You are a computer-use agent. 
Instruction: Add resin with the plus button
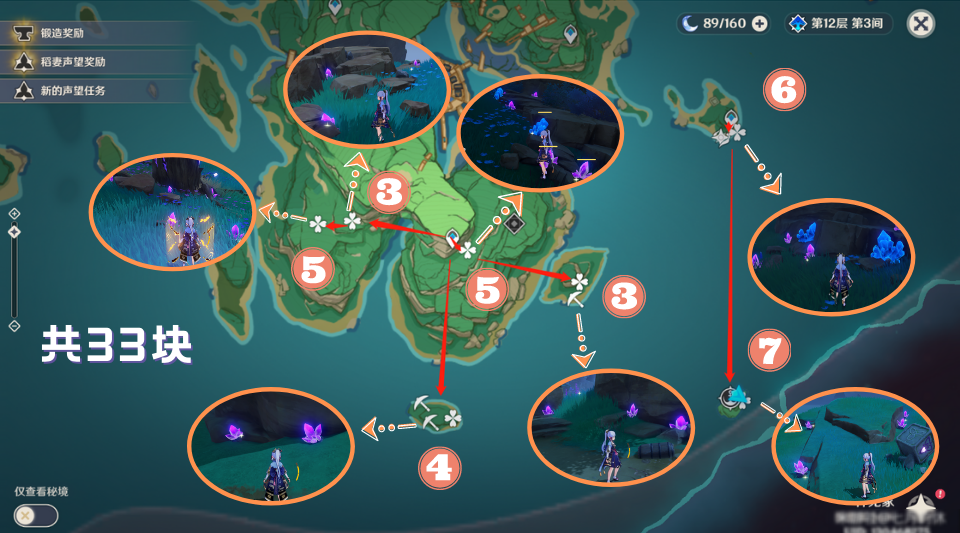click(760, 23)
